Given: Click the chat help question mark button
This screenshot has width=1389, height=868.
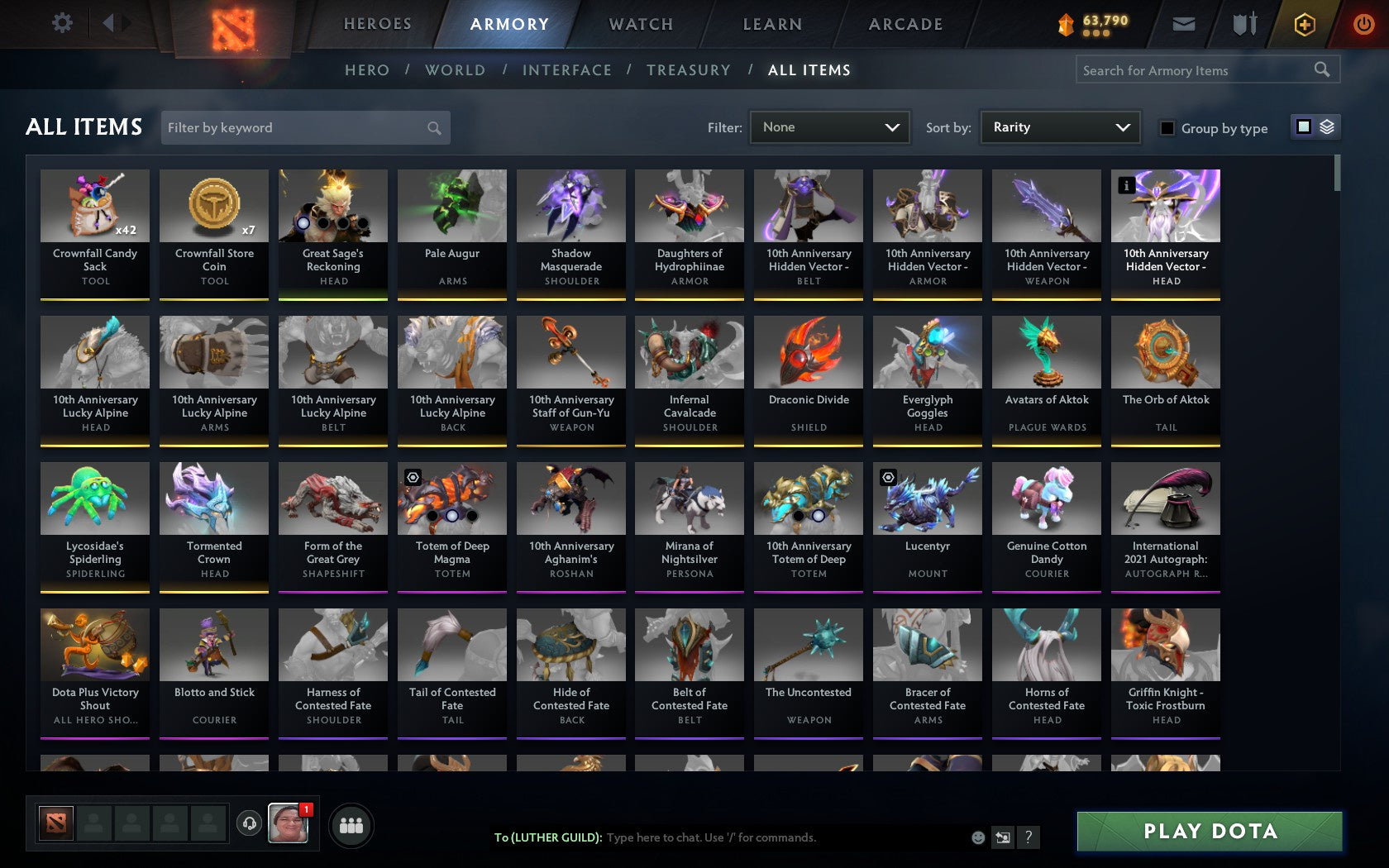Looking at the screenshot, I should [x=1028, y=837].
